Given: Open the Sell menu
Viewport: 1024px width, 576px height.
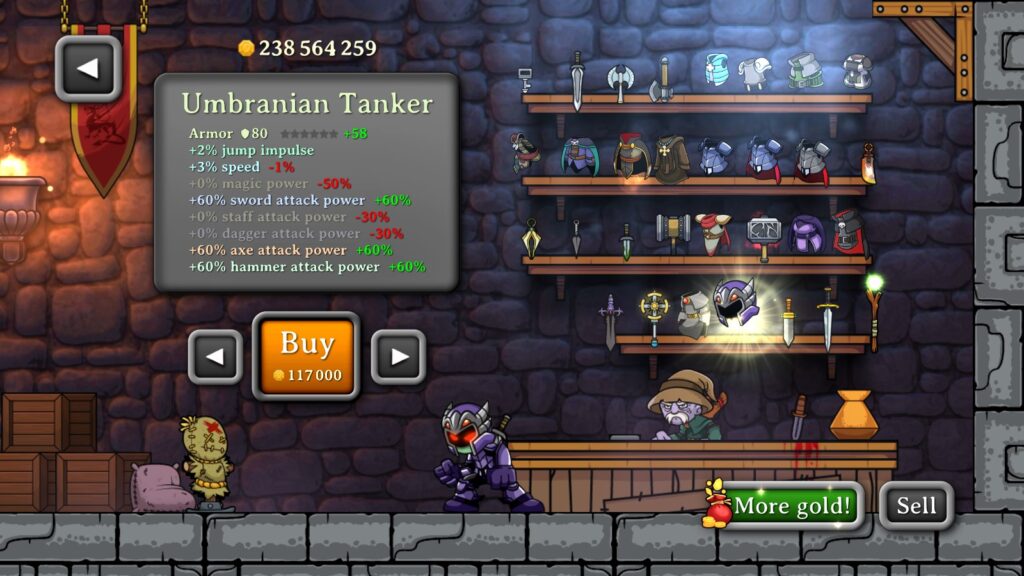Looking at the screenshot, I should tap(915, 506).
